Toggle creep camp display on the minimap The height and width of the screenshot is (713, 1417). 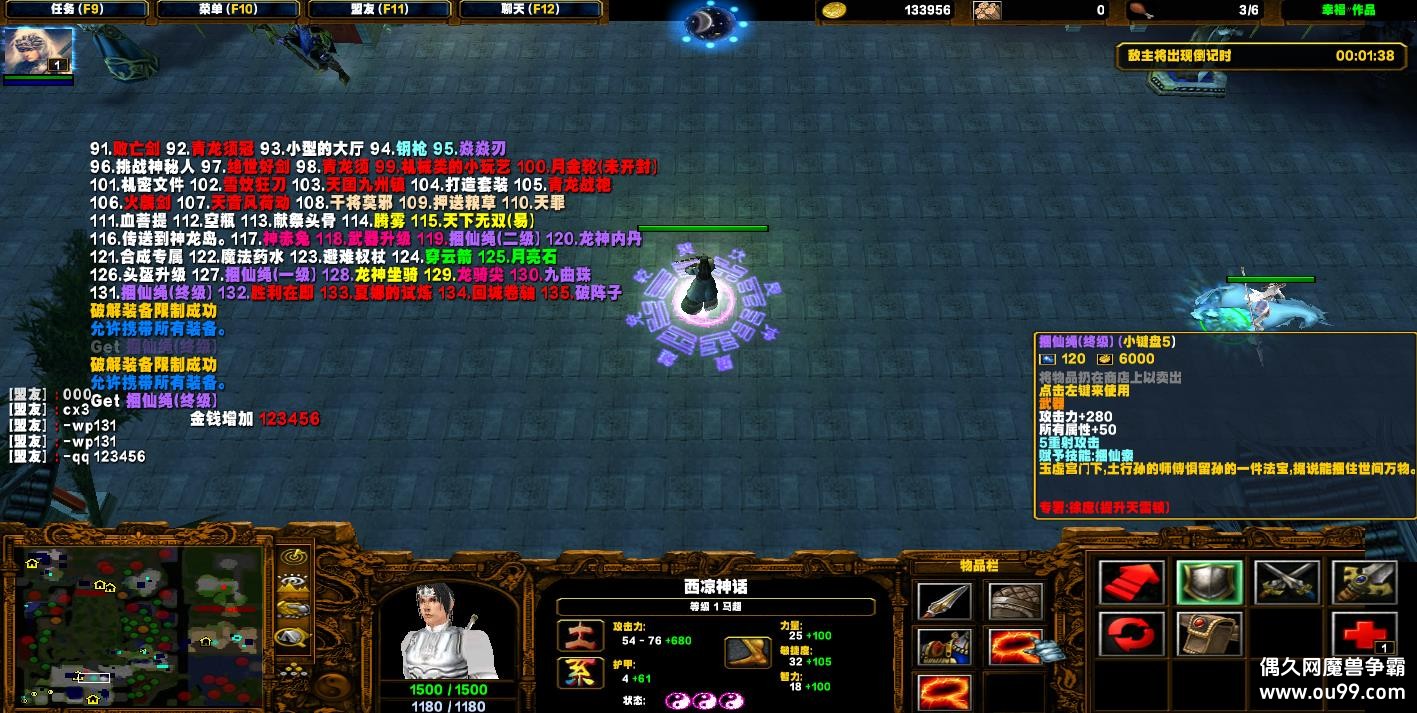[293, 635]
